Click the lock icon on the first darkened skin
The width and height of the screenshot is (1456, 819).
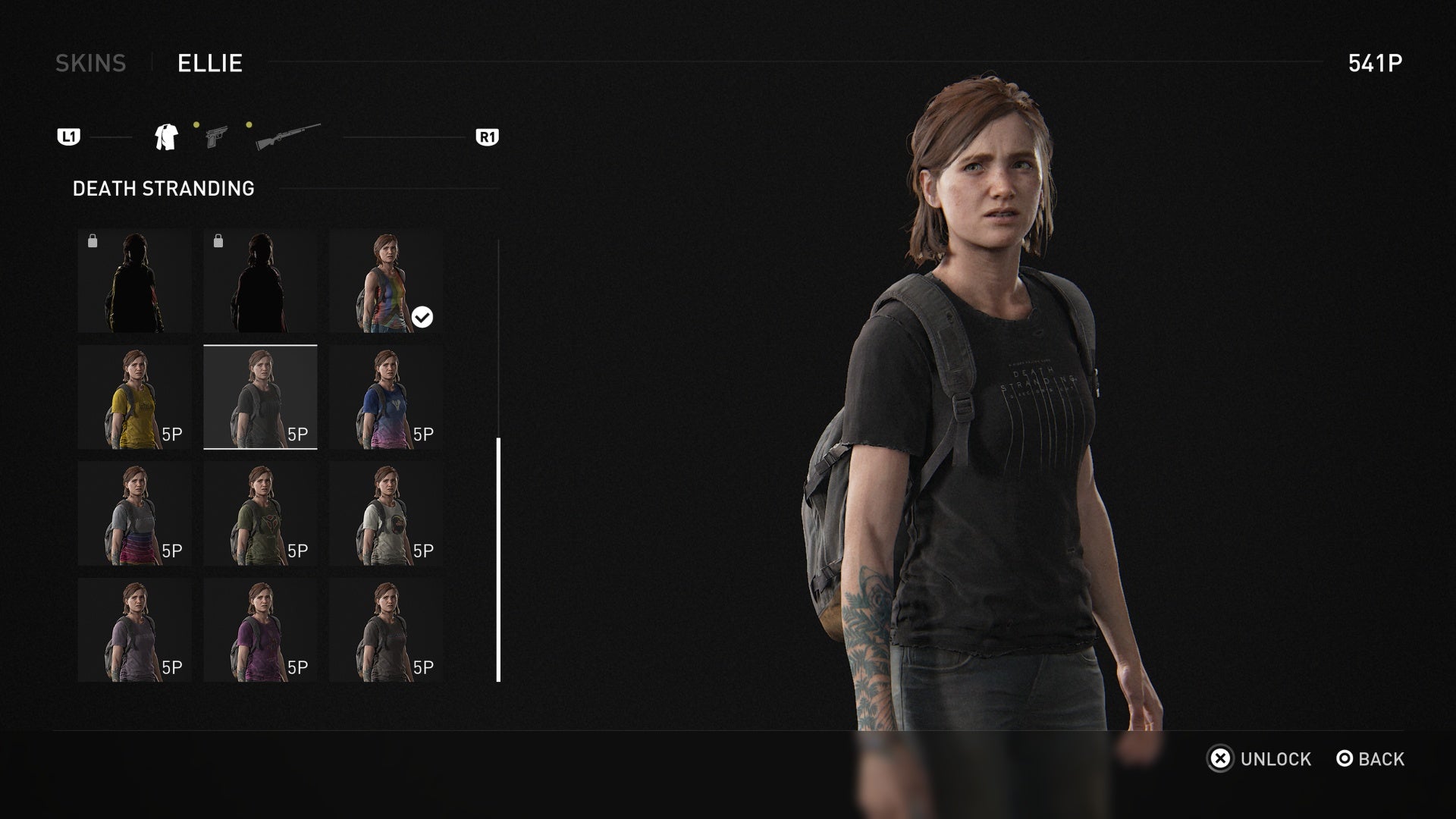point(93,240)
